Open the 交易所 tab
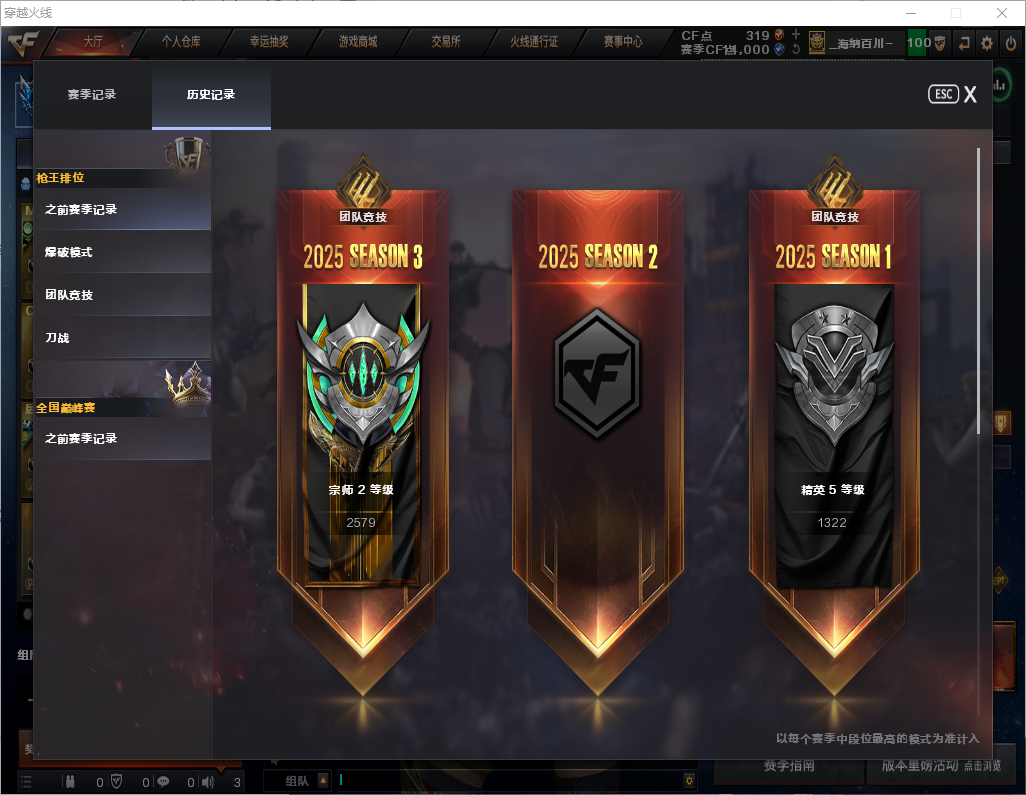This screenshot has width=1026, height=795. point(446,43)
